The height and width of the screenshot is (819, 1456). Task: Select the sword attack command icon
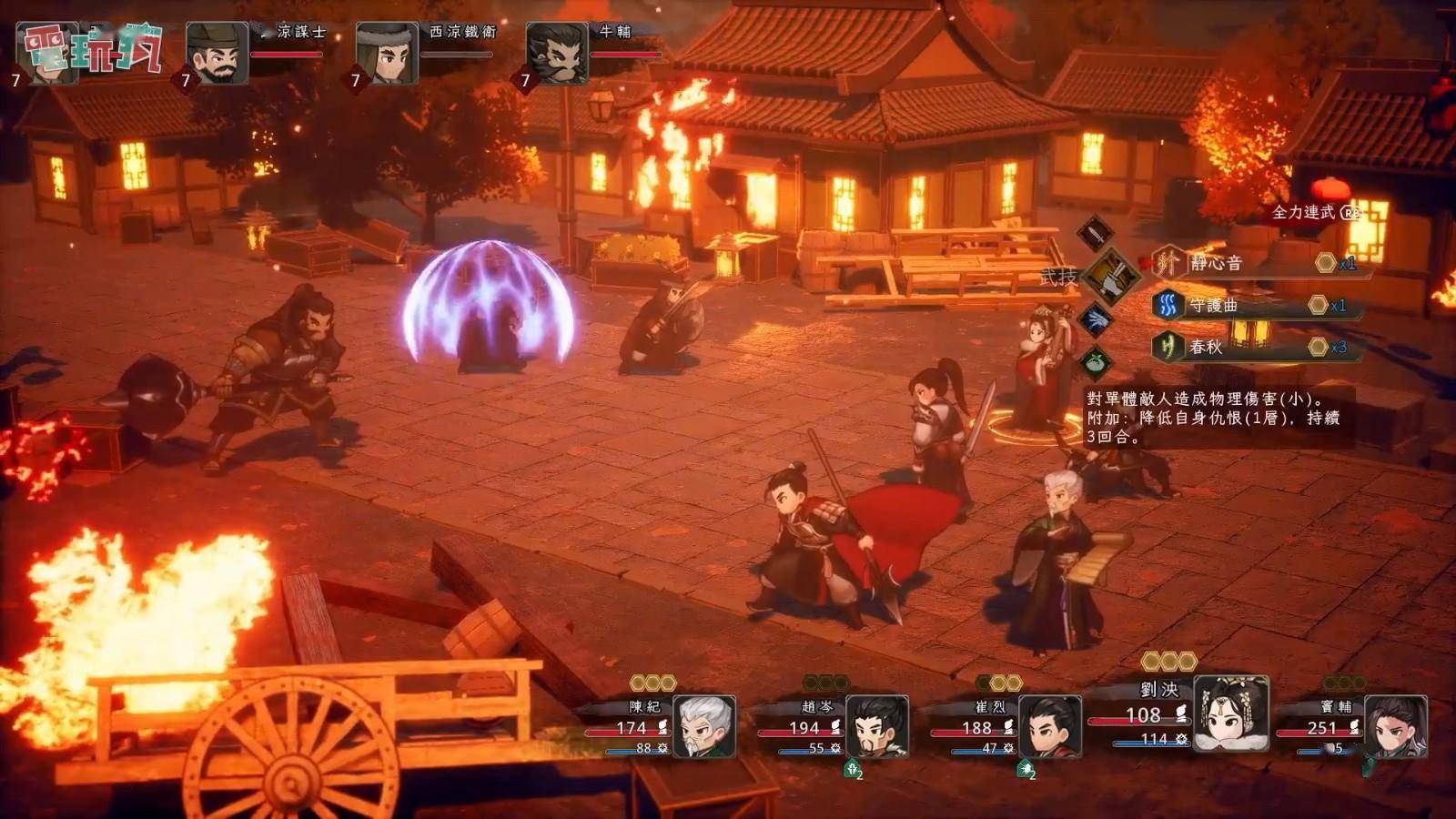(x=1096, y=233)
